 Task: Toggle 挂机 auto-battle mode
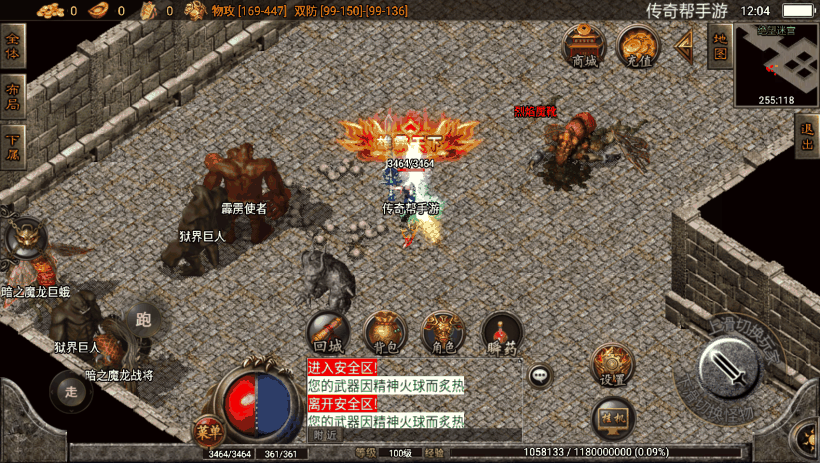pyautogui.click(x=612, y=416)
